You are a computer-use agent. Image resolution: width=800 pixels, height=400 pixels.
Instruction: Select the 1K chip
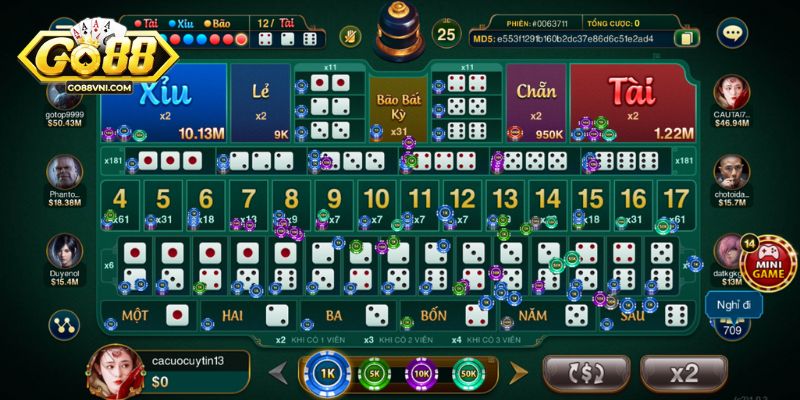pos(328,373)
